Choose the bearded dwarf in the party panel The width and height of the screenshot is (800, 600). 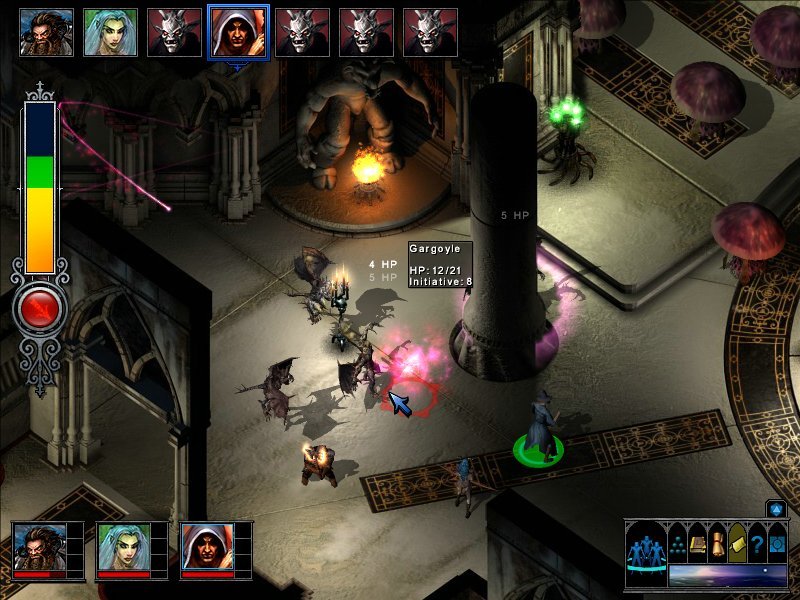click(x=40, y=546)
